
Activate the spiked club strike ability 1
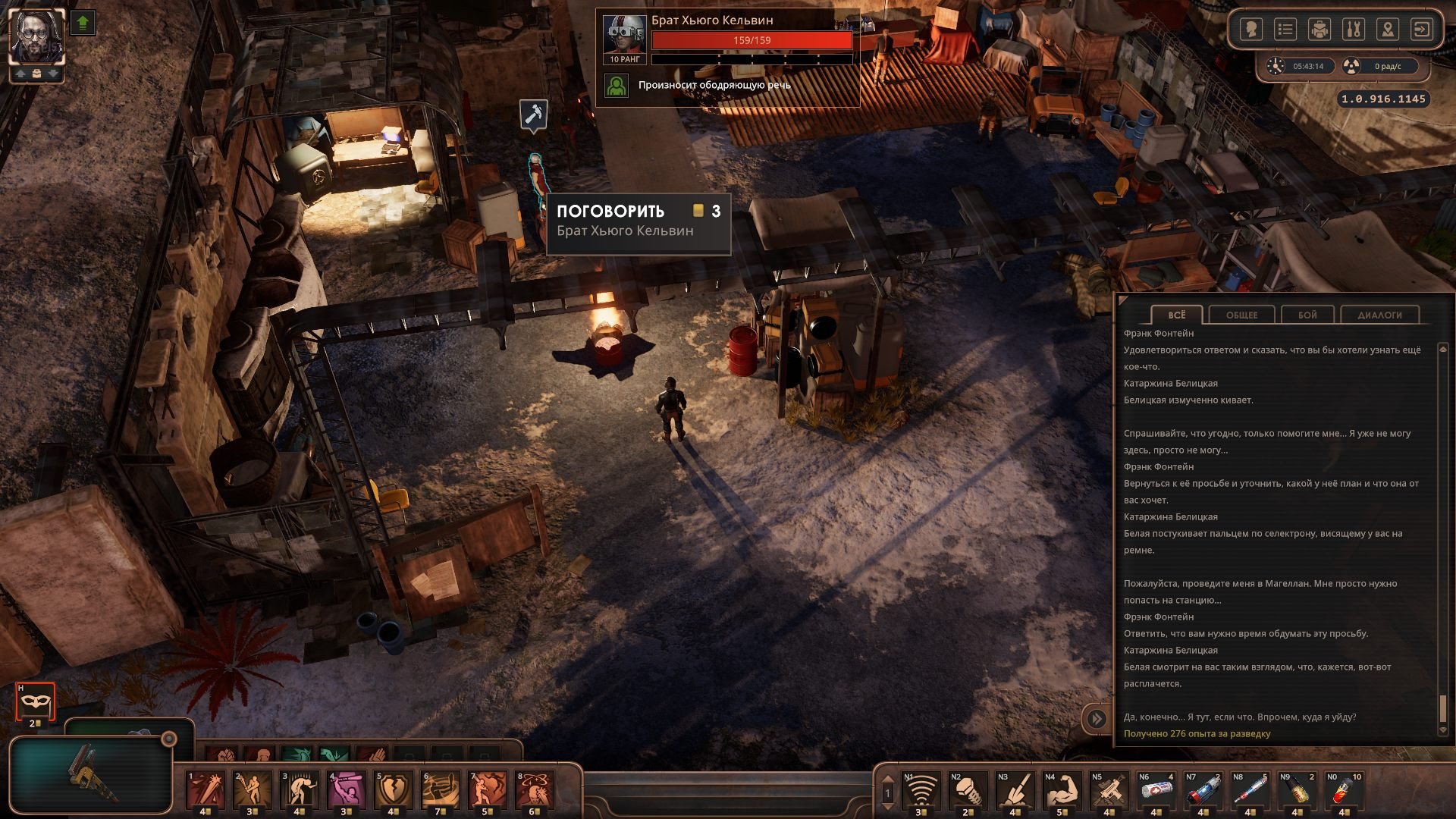pyautogui.click(x=206, y=791)
